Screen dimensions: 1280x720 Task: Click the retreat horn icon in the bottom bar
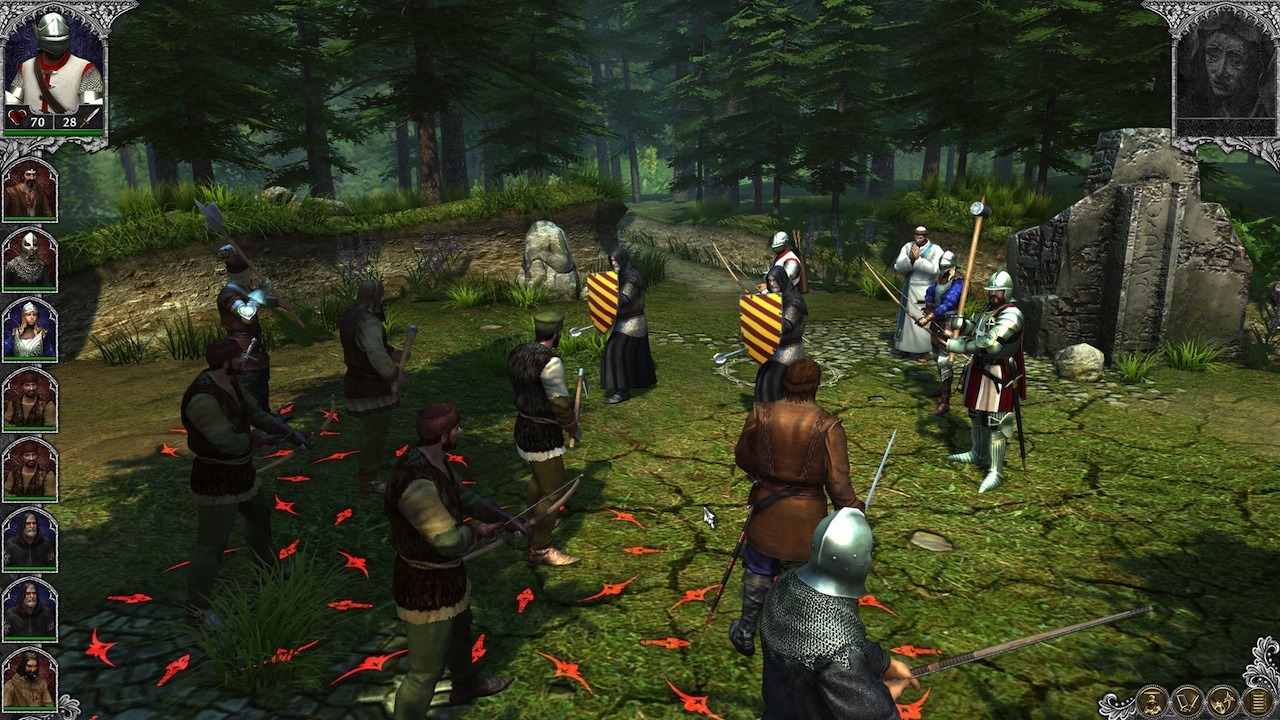1222,701
